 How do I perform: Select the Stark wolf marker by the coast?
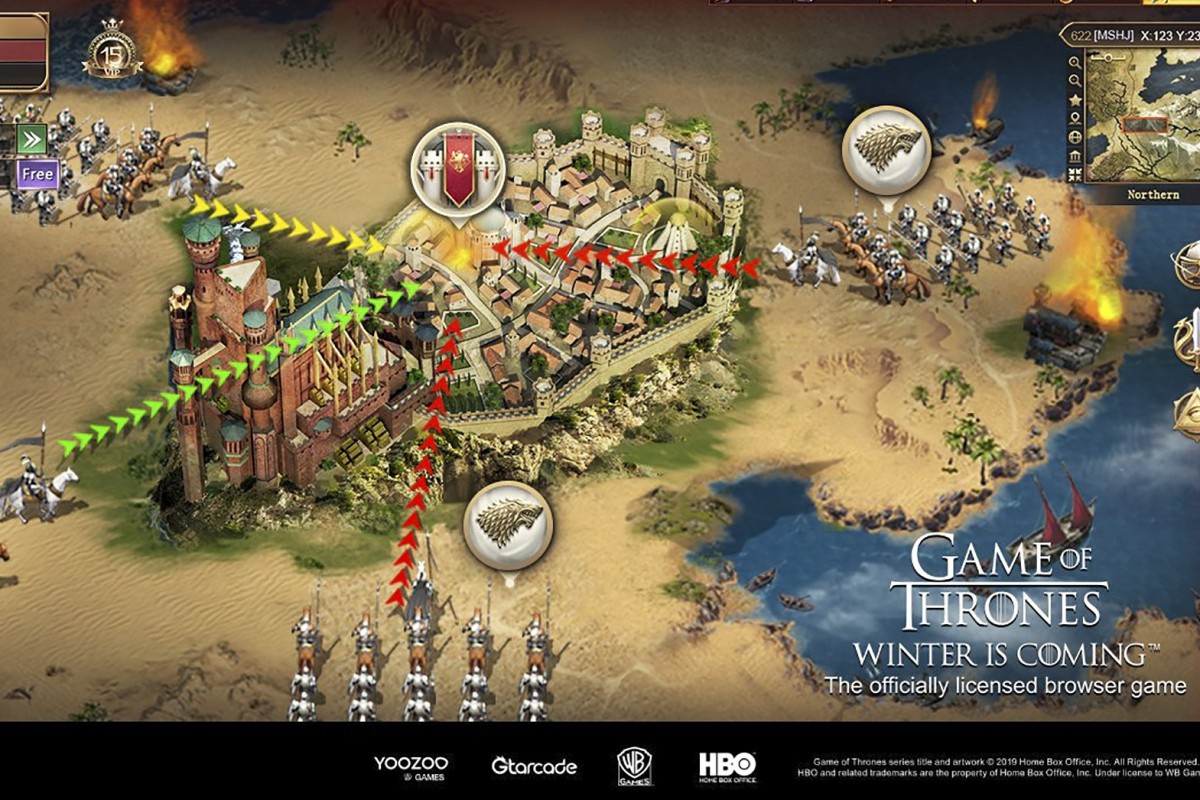886,150
